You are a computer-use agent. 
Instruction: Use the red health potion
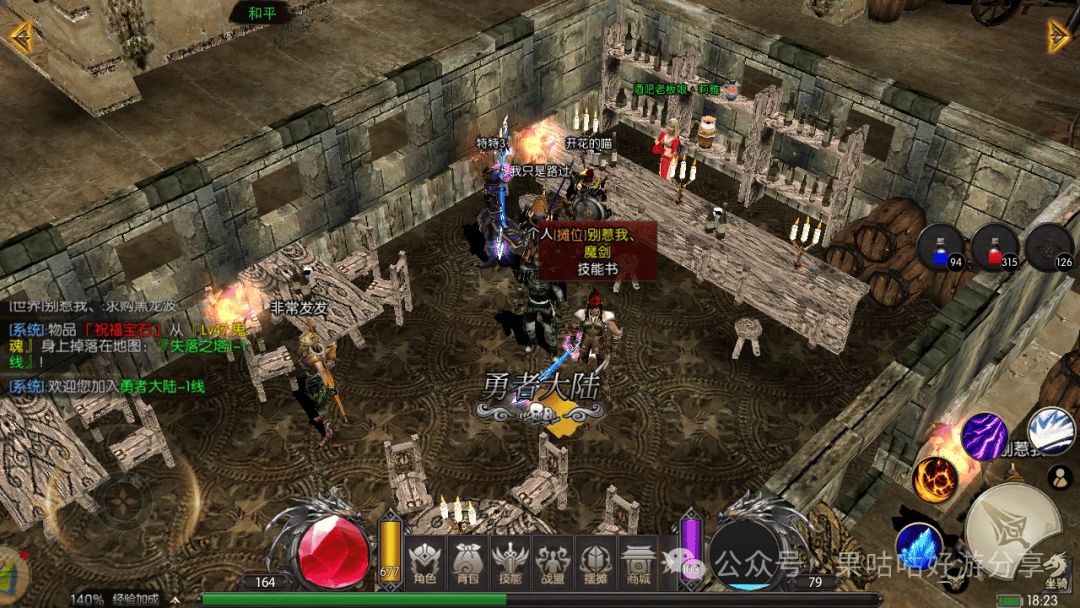coord(994,247)
